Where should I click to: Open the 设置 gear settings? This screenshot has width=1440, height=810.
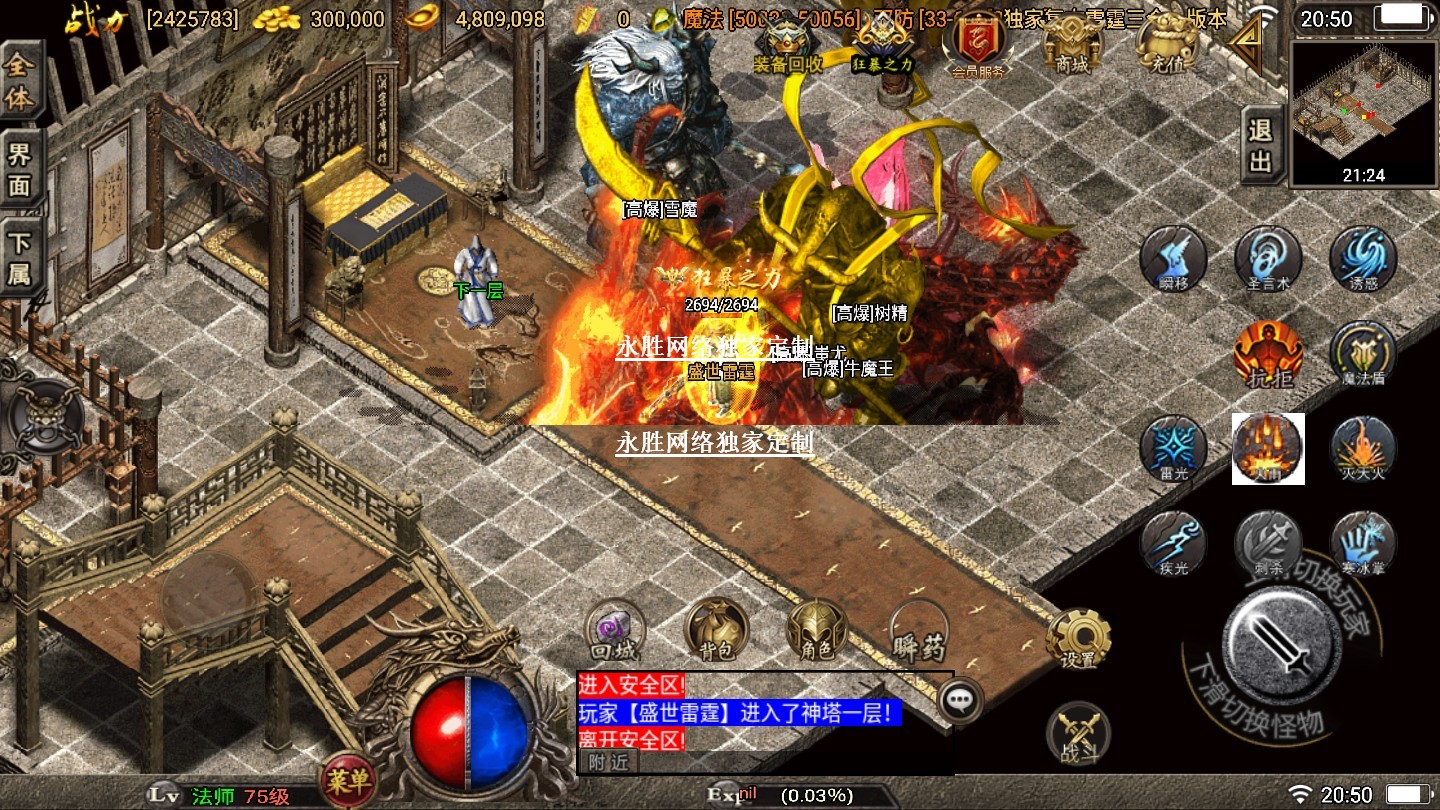[1079, 637]
